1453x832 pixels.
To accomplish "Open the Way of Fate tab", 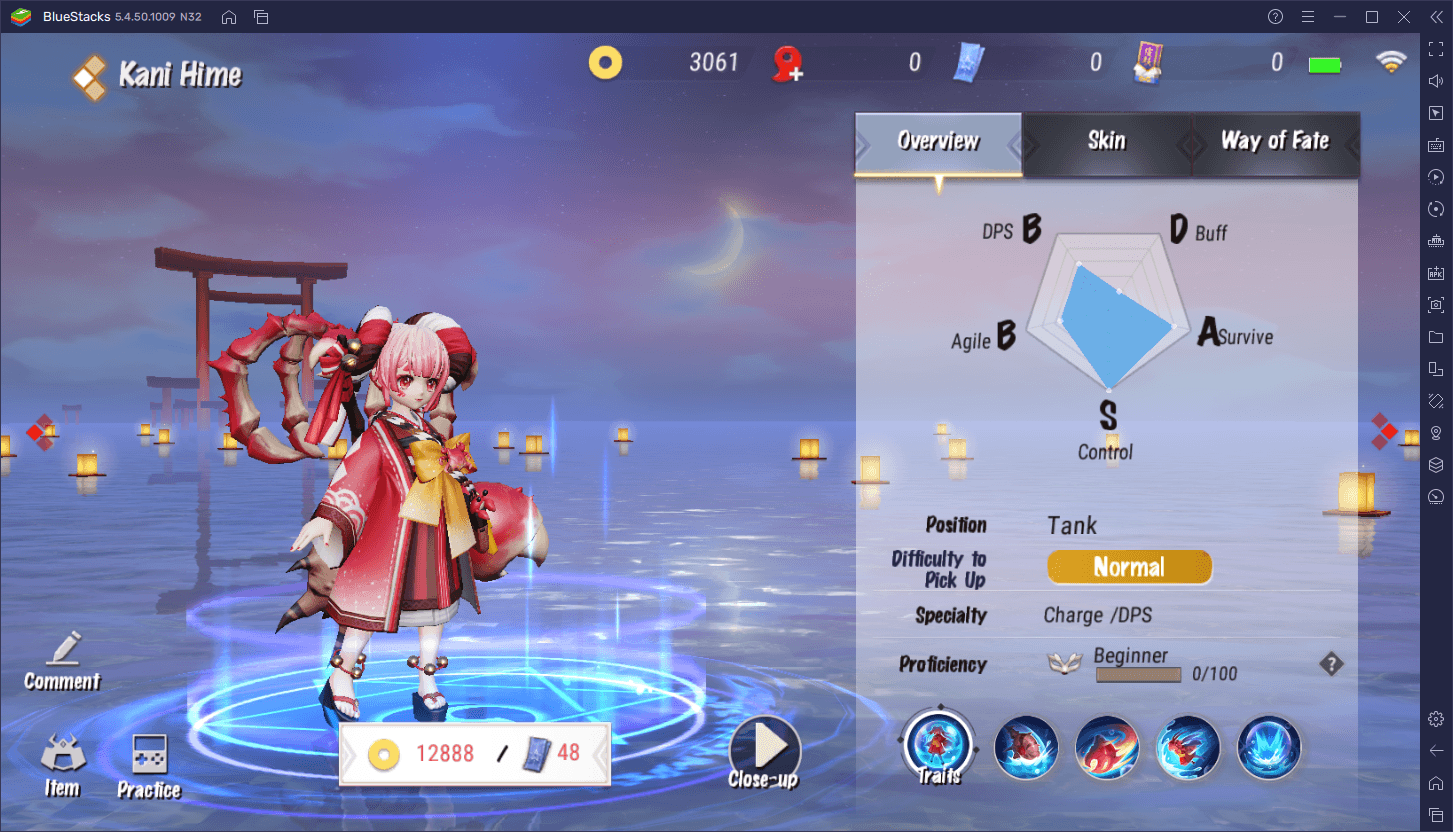I will click(1274, 141).
